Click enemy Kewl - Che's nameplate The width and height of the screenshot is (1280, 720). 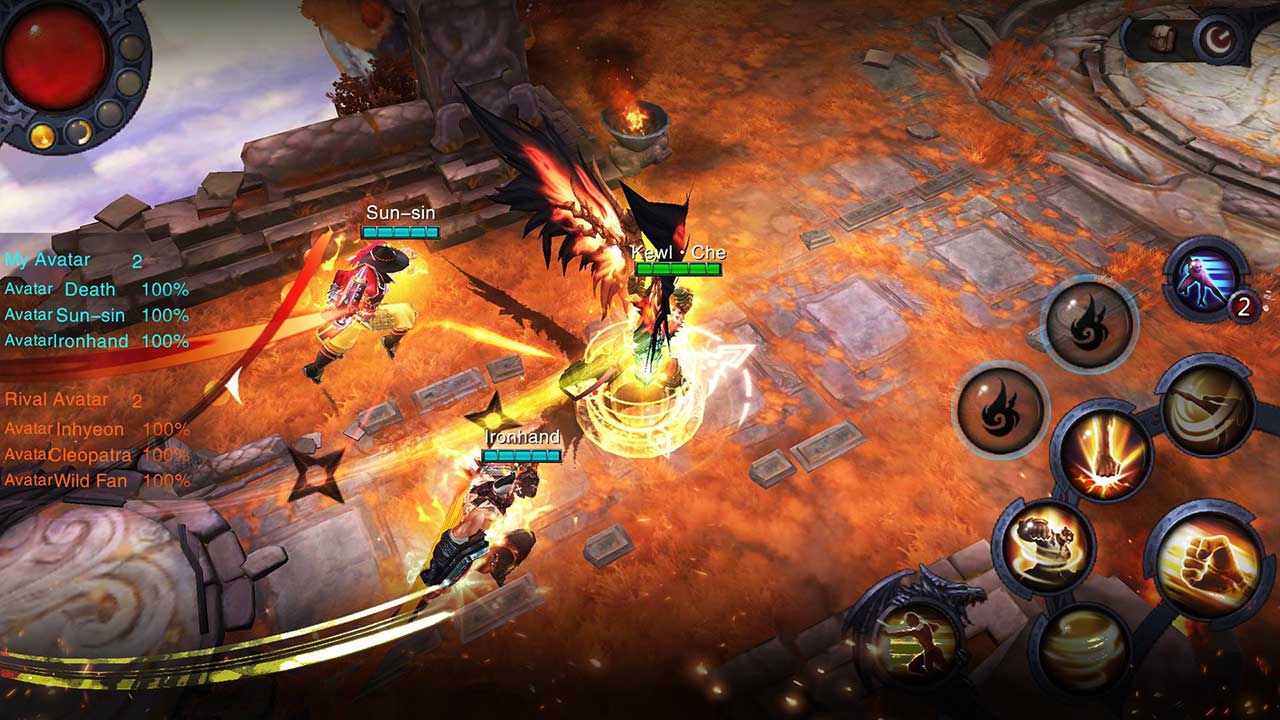coord(678,253)
